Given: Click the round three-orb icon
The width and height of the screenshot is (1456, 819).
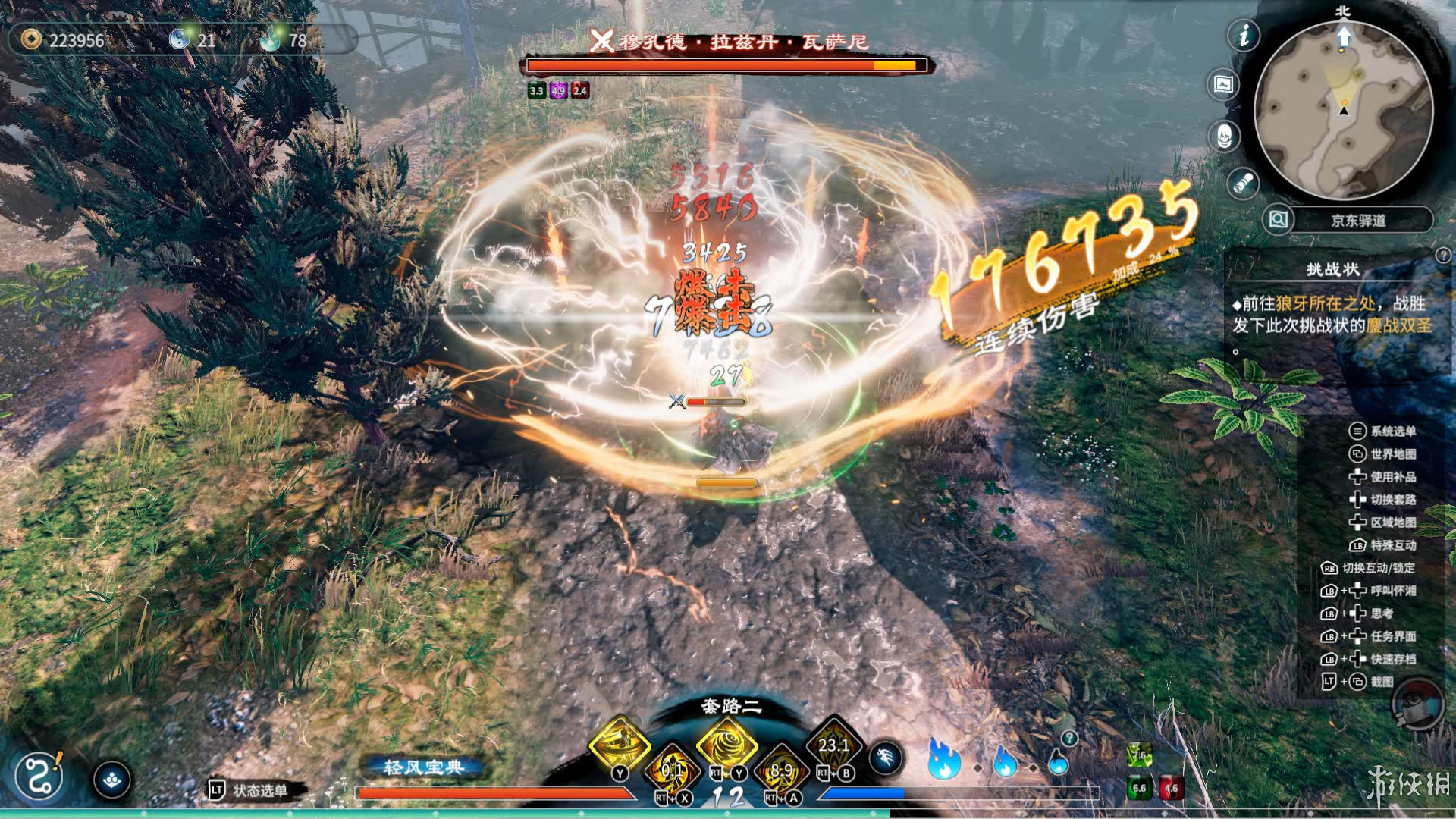Looking at the screenshot, I should coord(112,780).
